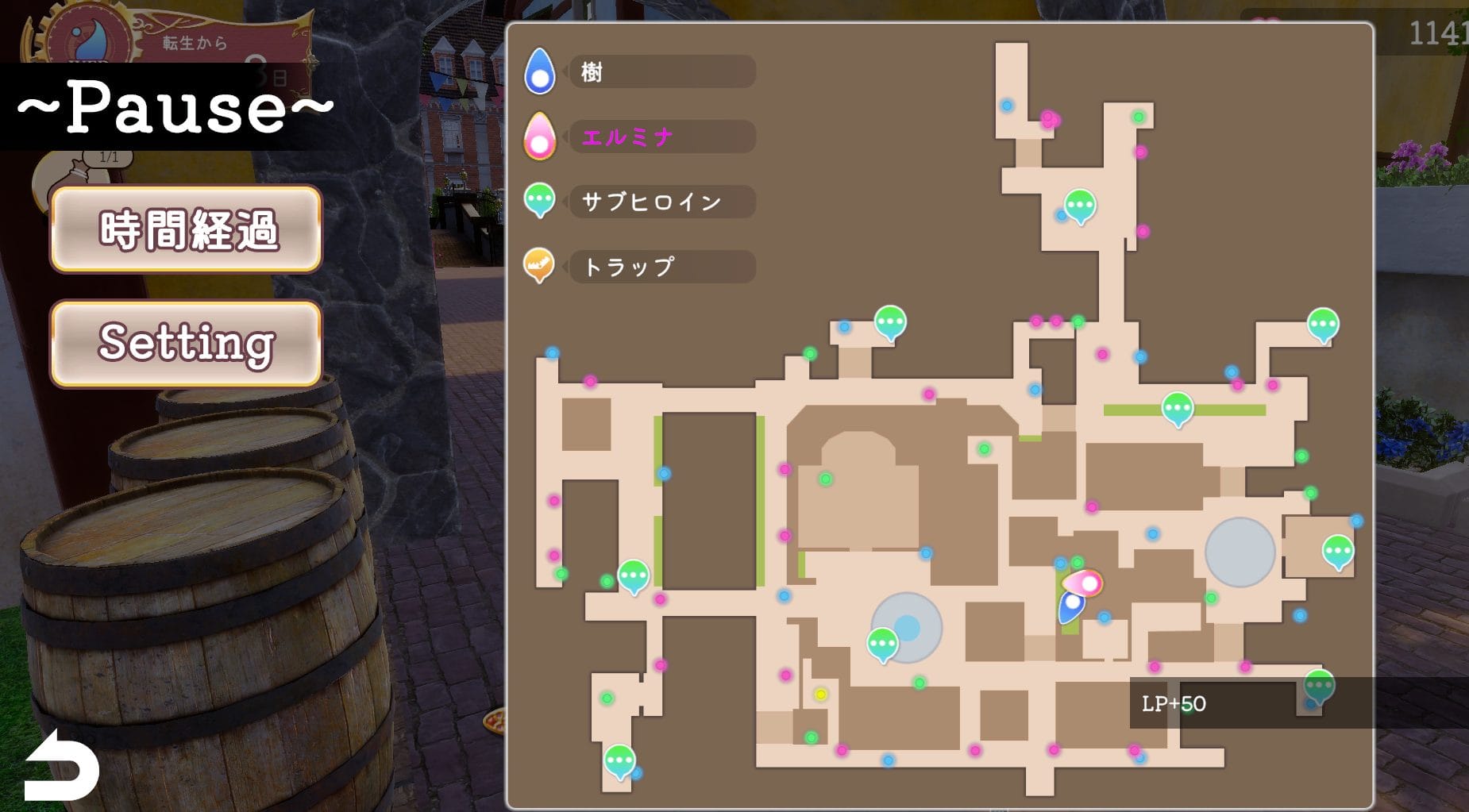1469x812 pixels.
Task: Click the sub-heroine marker beside the LP+50 tooltip
Action: (1318, 686)
